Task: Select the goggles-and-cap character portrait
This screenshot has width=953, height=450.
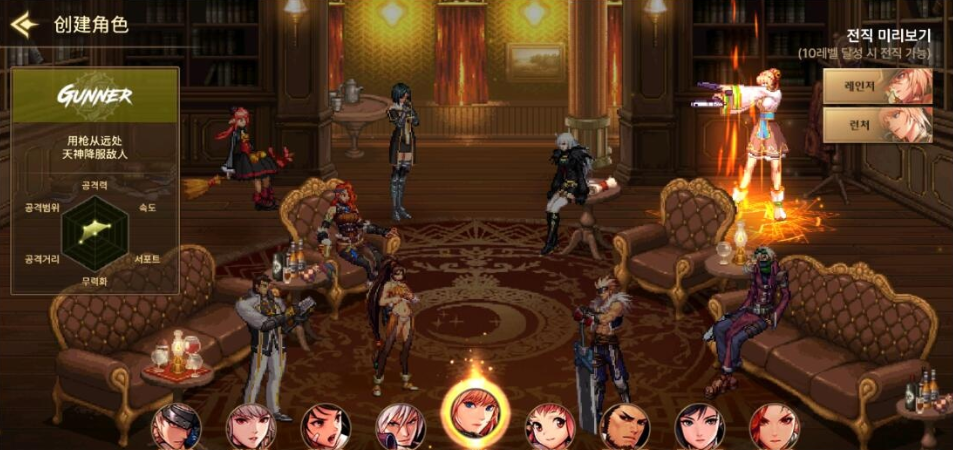Action: (176, 428)
